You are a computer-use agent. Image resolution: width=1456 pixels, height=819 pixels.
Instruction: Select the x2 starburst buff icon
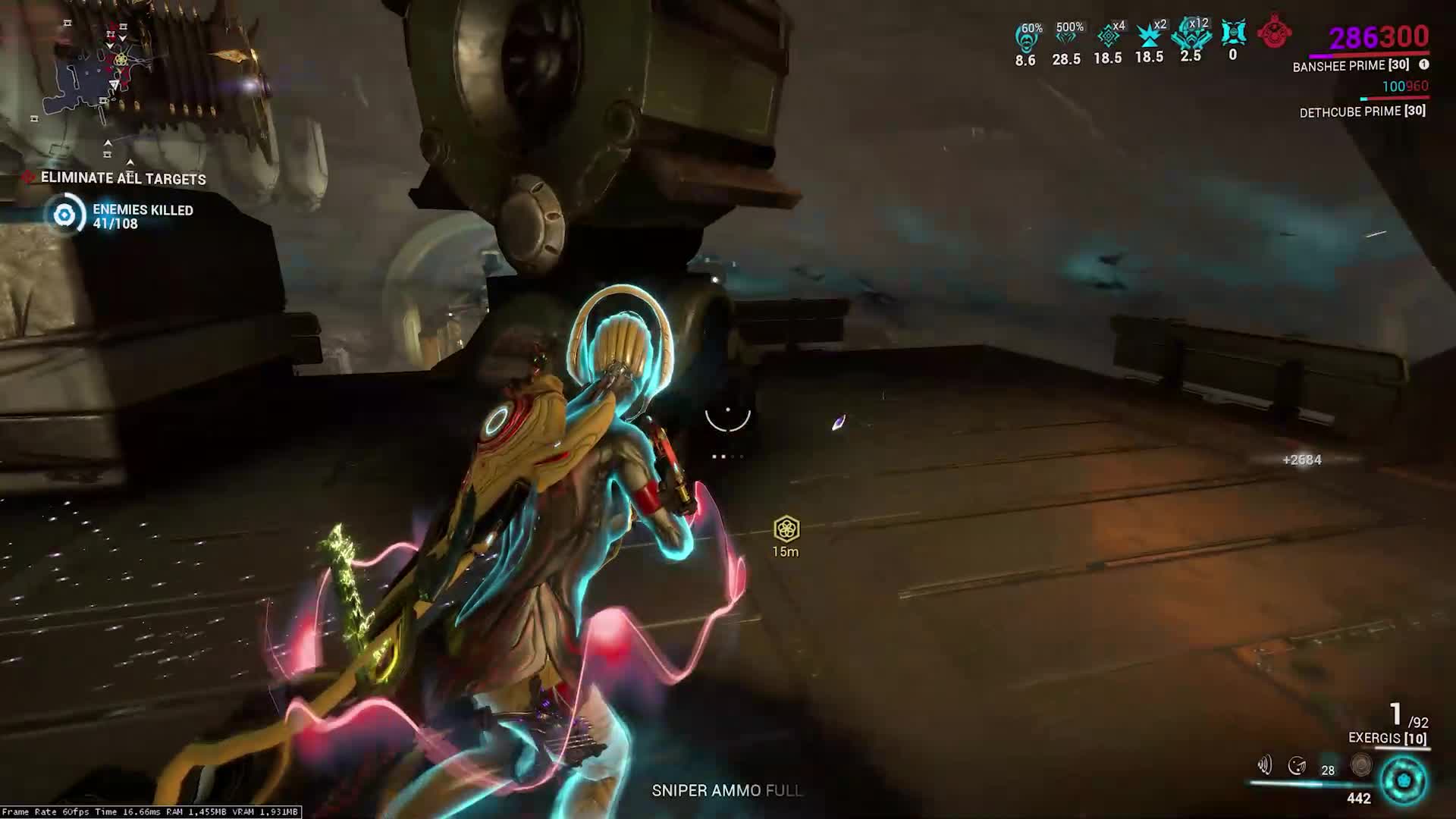(x=1150, y=36)
